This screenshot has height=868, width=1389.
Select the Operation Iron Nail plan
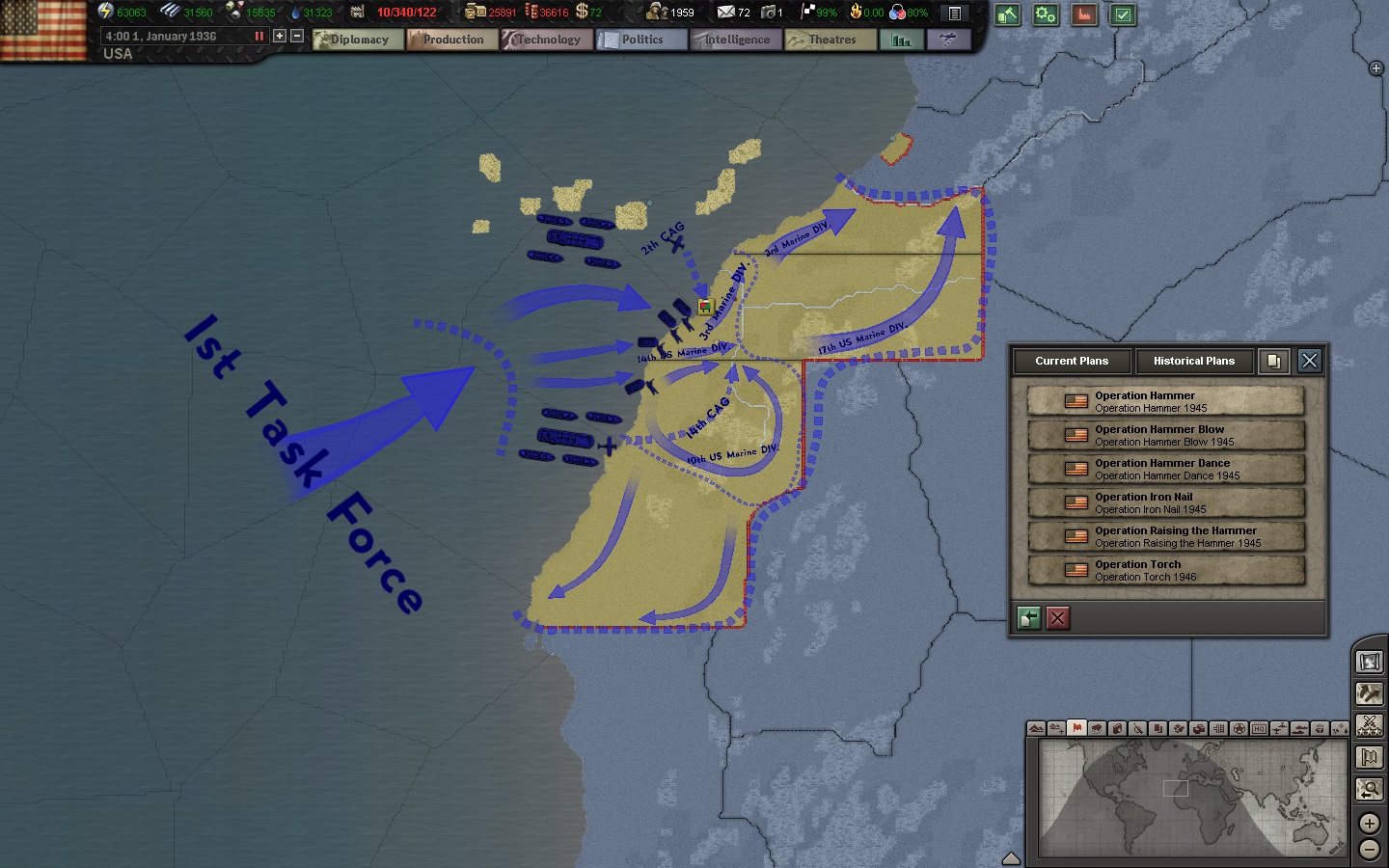tap(1166, 502)
